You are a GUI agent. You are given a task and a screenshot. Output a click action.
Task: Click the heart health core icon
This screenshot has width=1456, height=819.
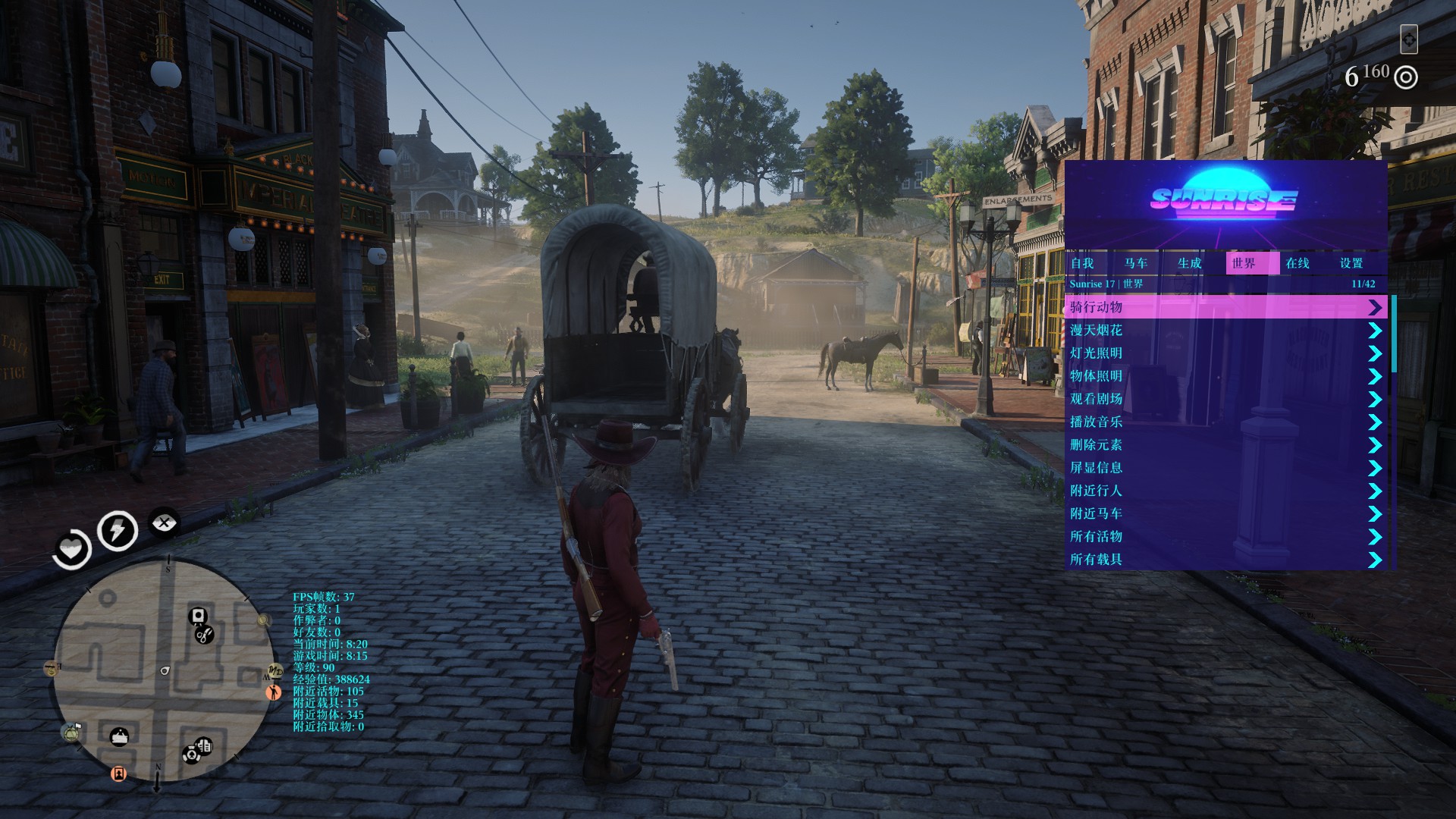(x=72, y=548)
